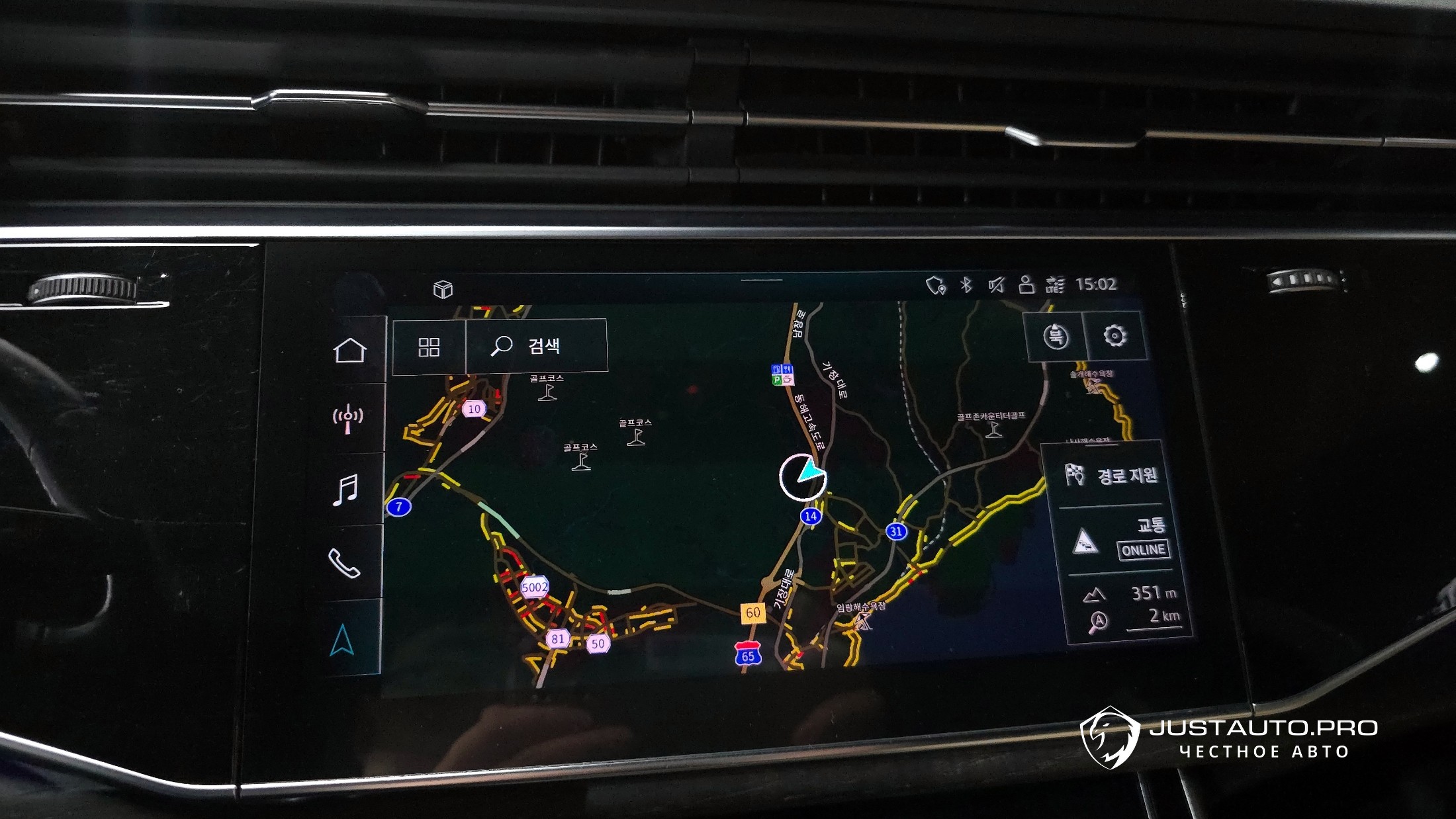Tap the Bluetooth status icon
1456x819 pixels.
(x=966, y=285)
